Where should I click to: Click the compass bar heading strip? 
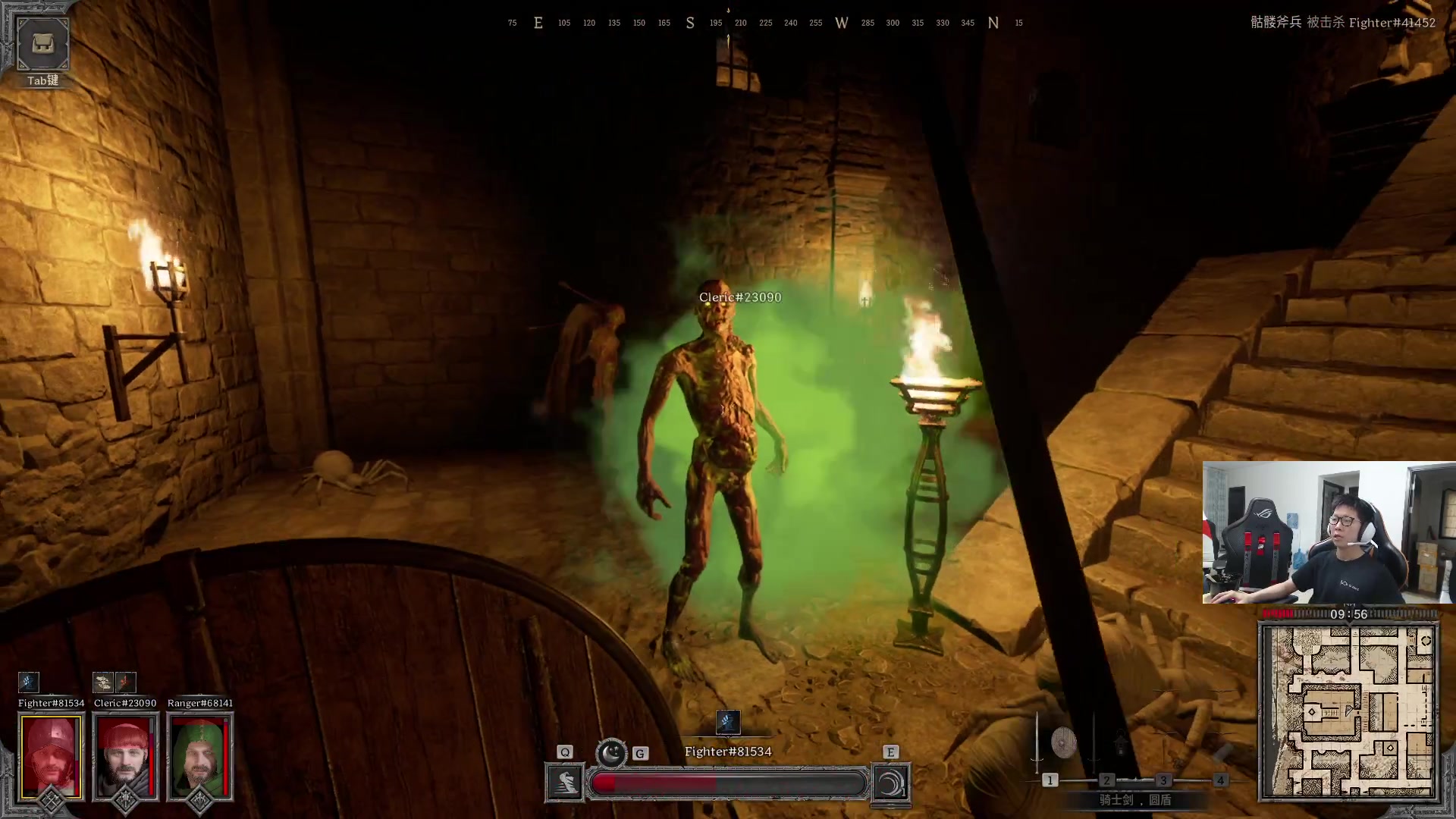pyautogui.click(x=766, y=23)
